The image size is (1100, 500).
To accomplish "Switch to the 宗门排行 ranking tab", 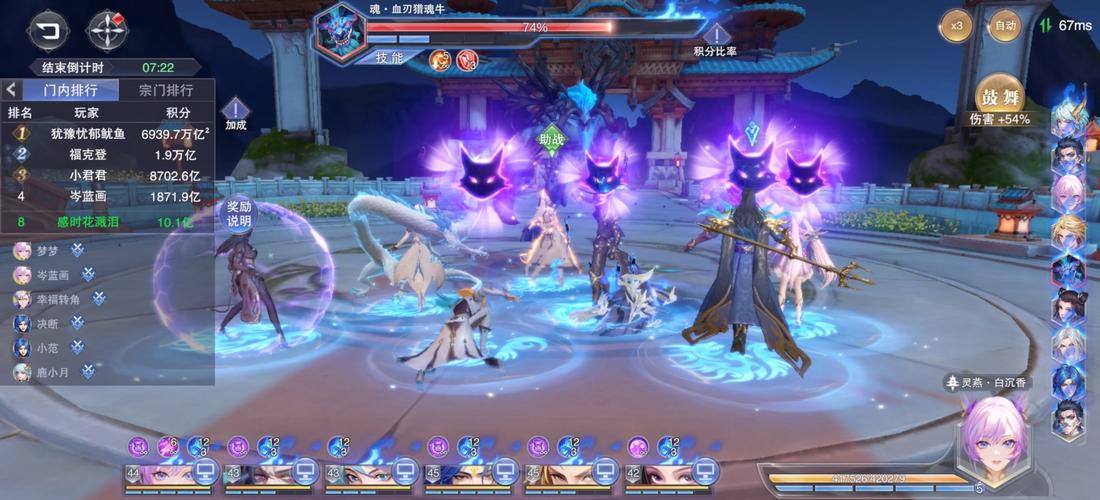I will pos(166,90).
